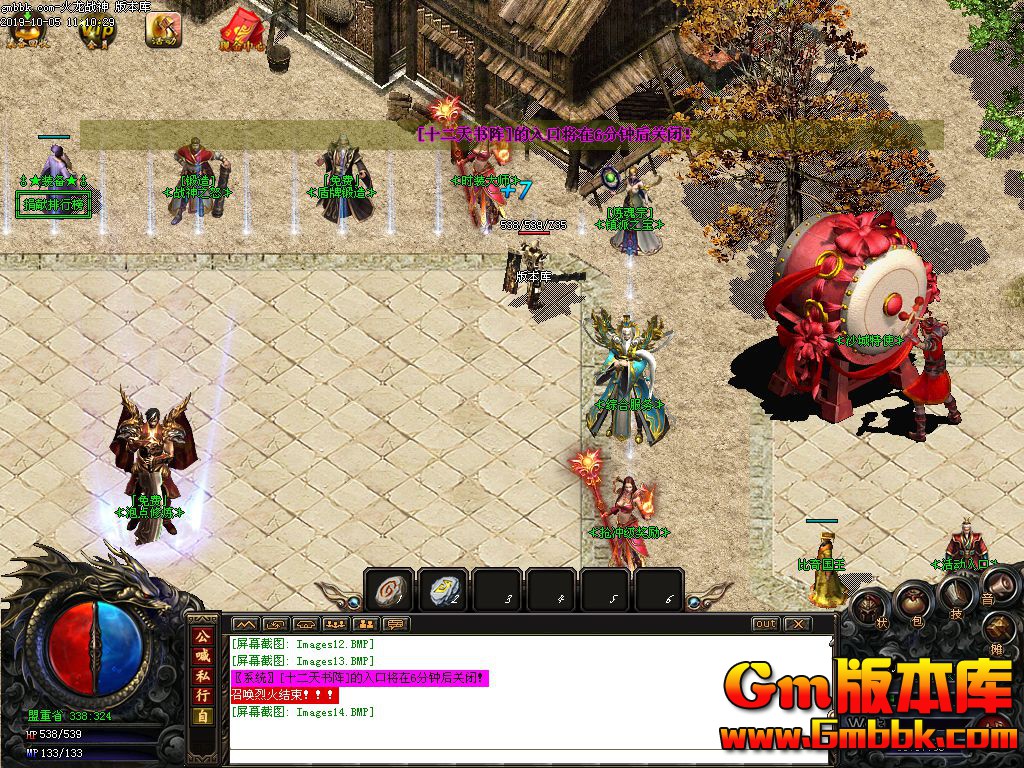1024x768 pixels.
Task: Use the orange spiral rune in slot 1
Action: tap(387, 590)
